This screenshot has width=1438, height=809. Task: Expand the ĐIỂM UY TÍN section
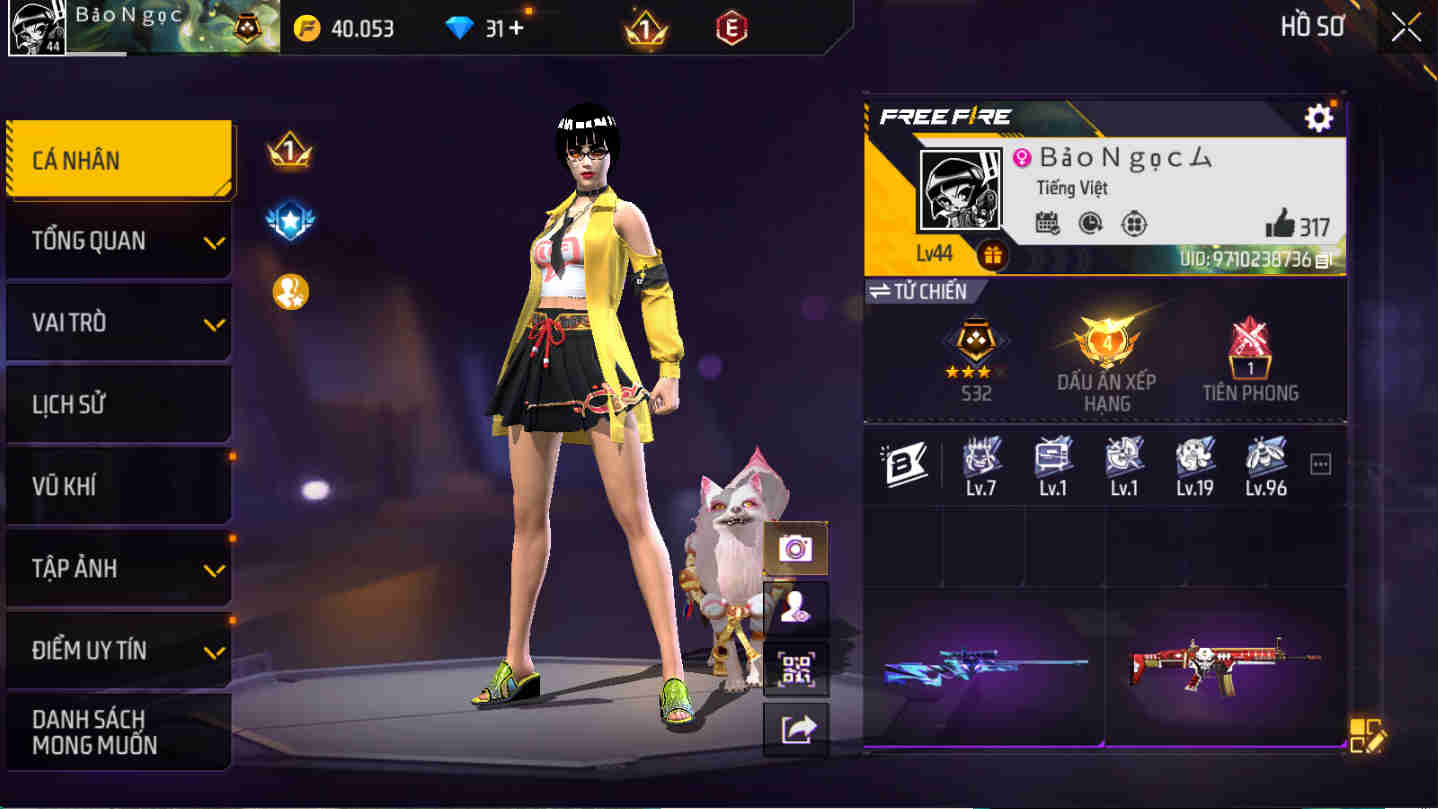pos(118,650)
